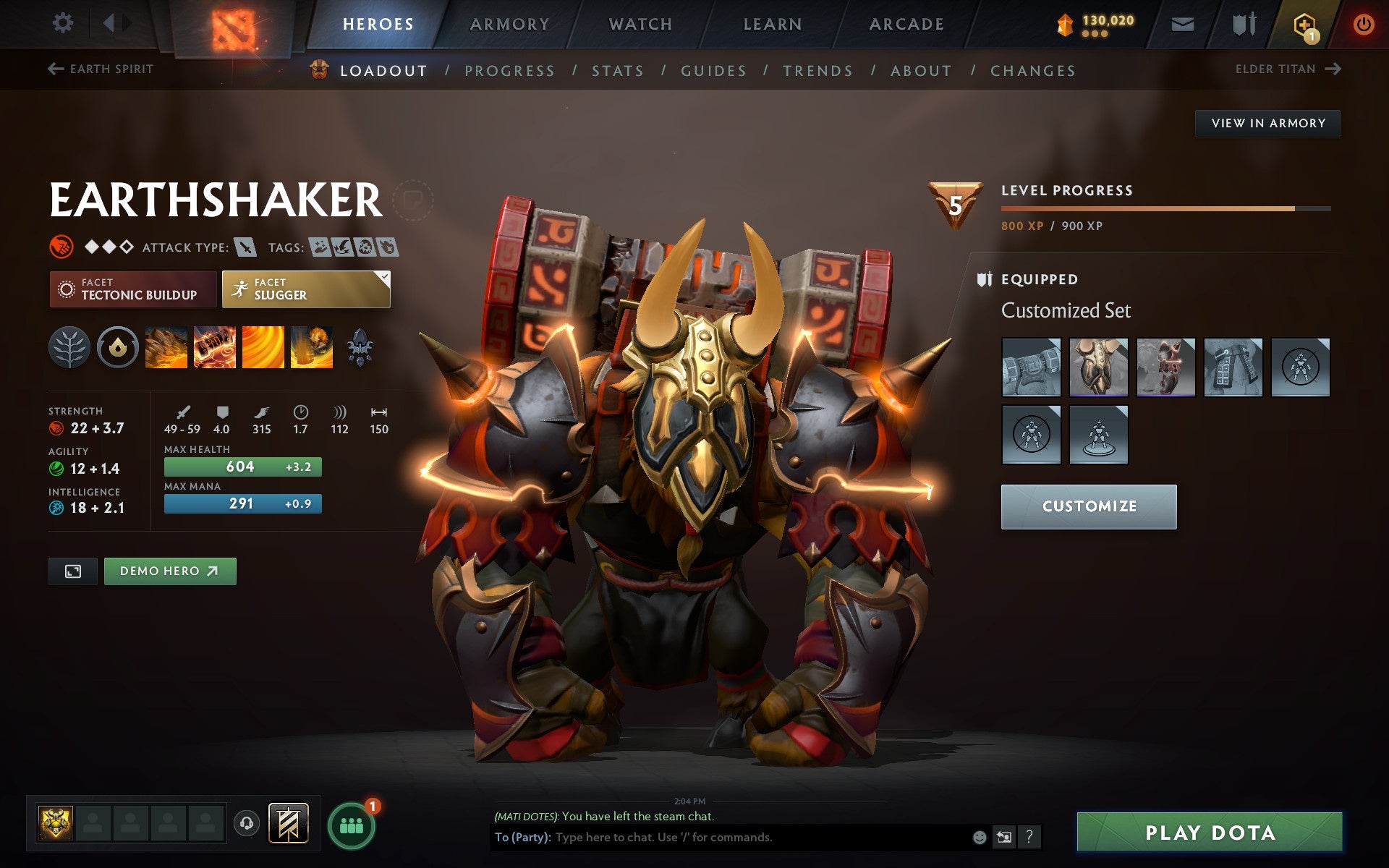Click the Echo Slam ability icon
Image resolution: width=1389 pixels, height=868 pixels.
311,347
